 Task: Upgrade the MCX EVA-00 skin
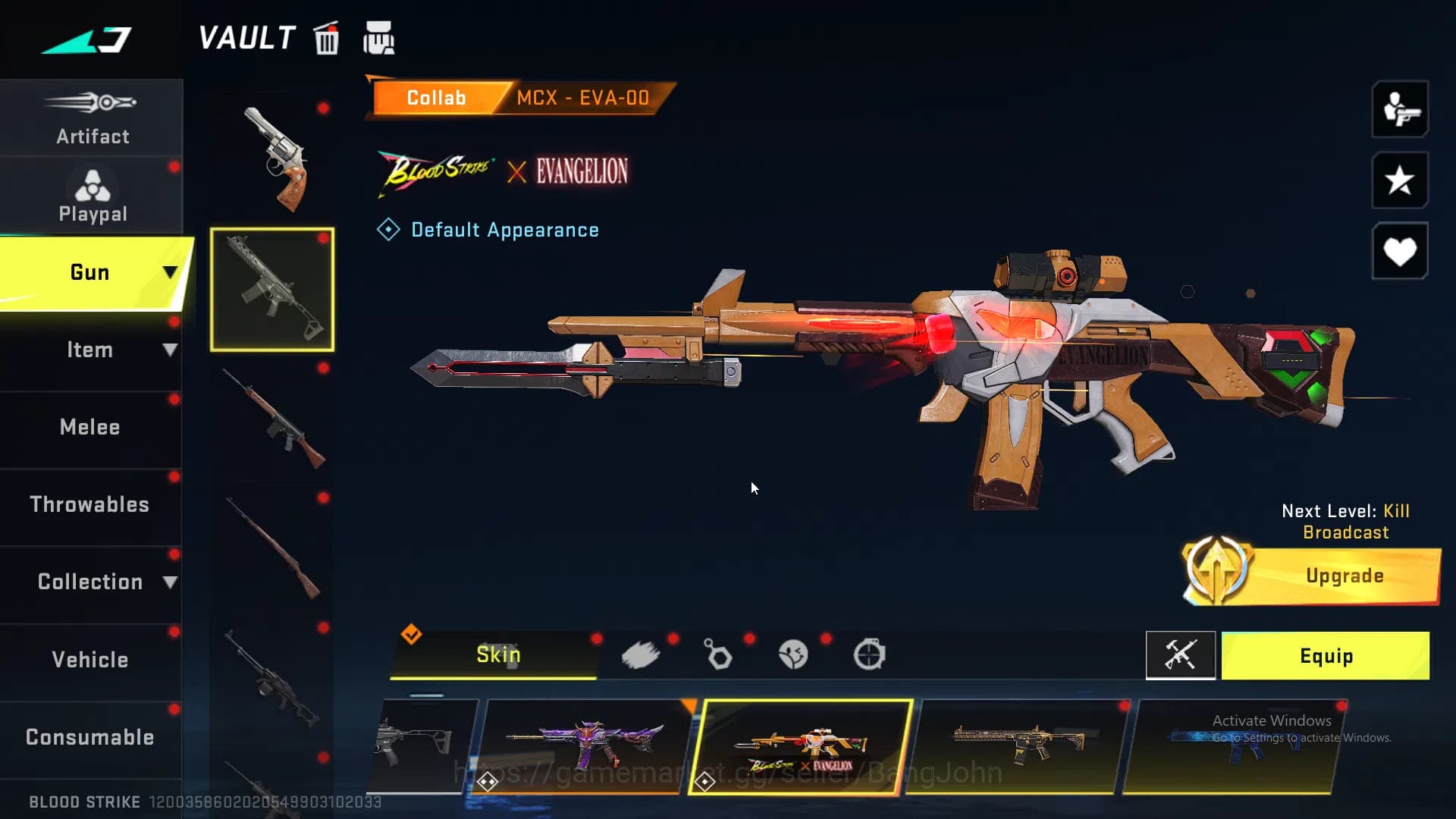(x=1343, y=576)
